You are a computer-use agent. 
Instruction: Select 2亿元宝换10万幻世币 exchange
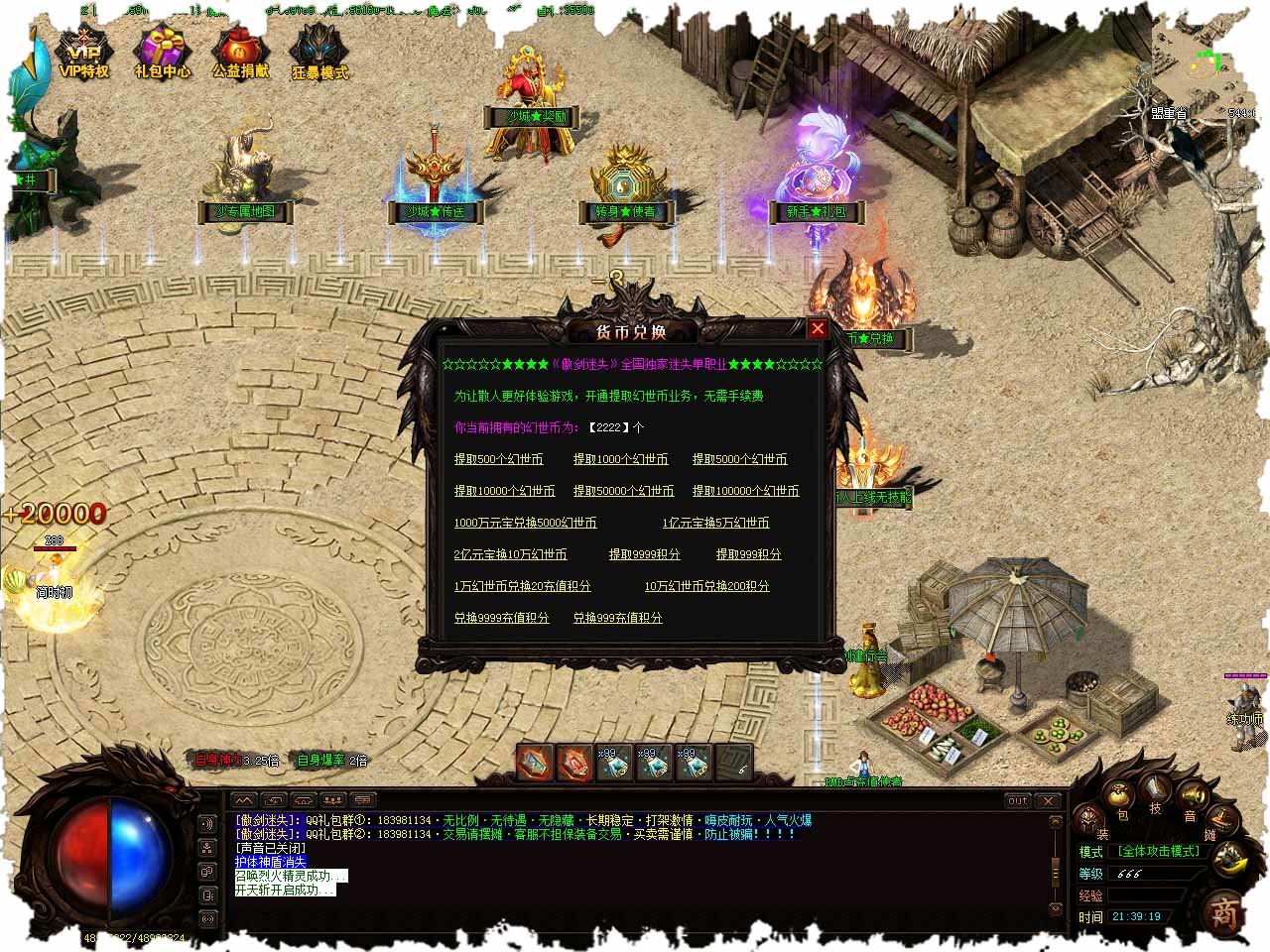coord(510,554)
